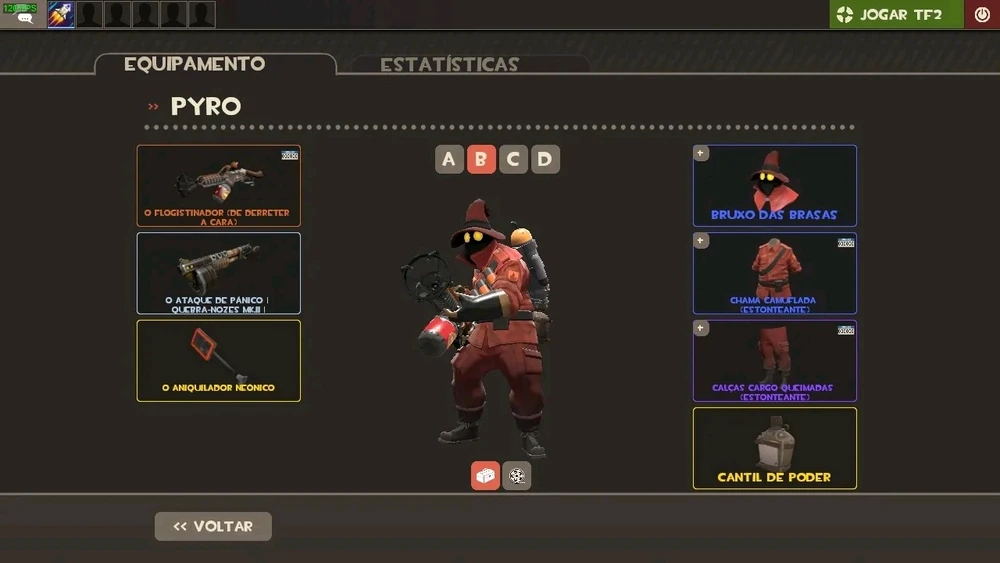Open the Aniquilador Neônico melee slot

[x=219, y=360]
